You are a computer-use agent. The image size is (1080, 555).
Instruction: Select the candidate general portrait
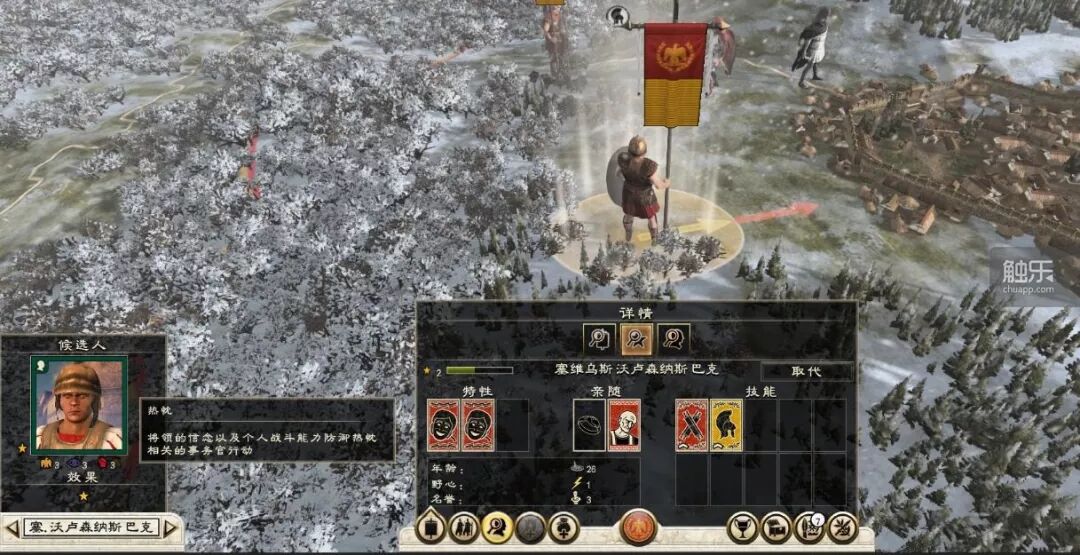(x=78, y=404)
